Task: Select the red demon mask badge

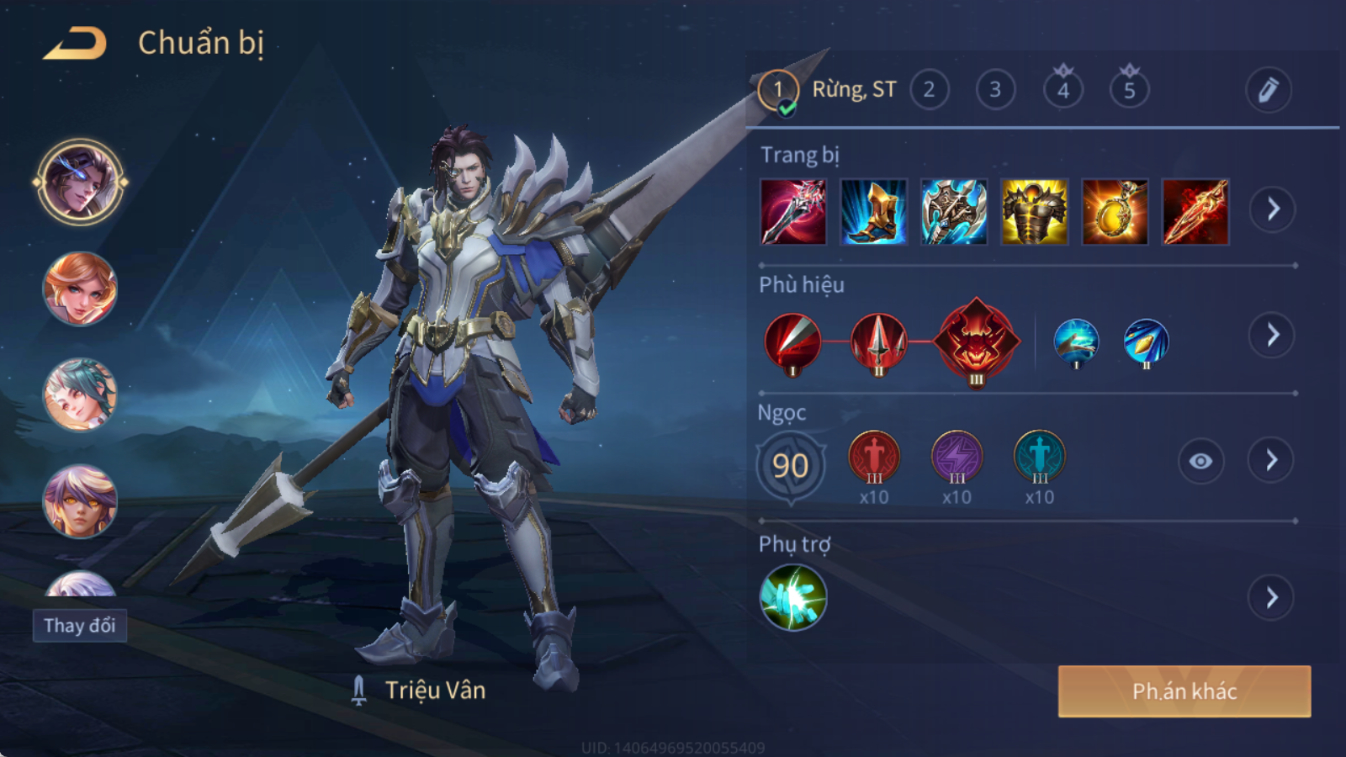Action: click(x=976, y=342)
